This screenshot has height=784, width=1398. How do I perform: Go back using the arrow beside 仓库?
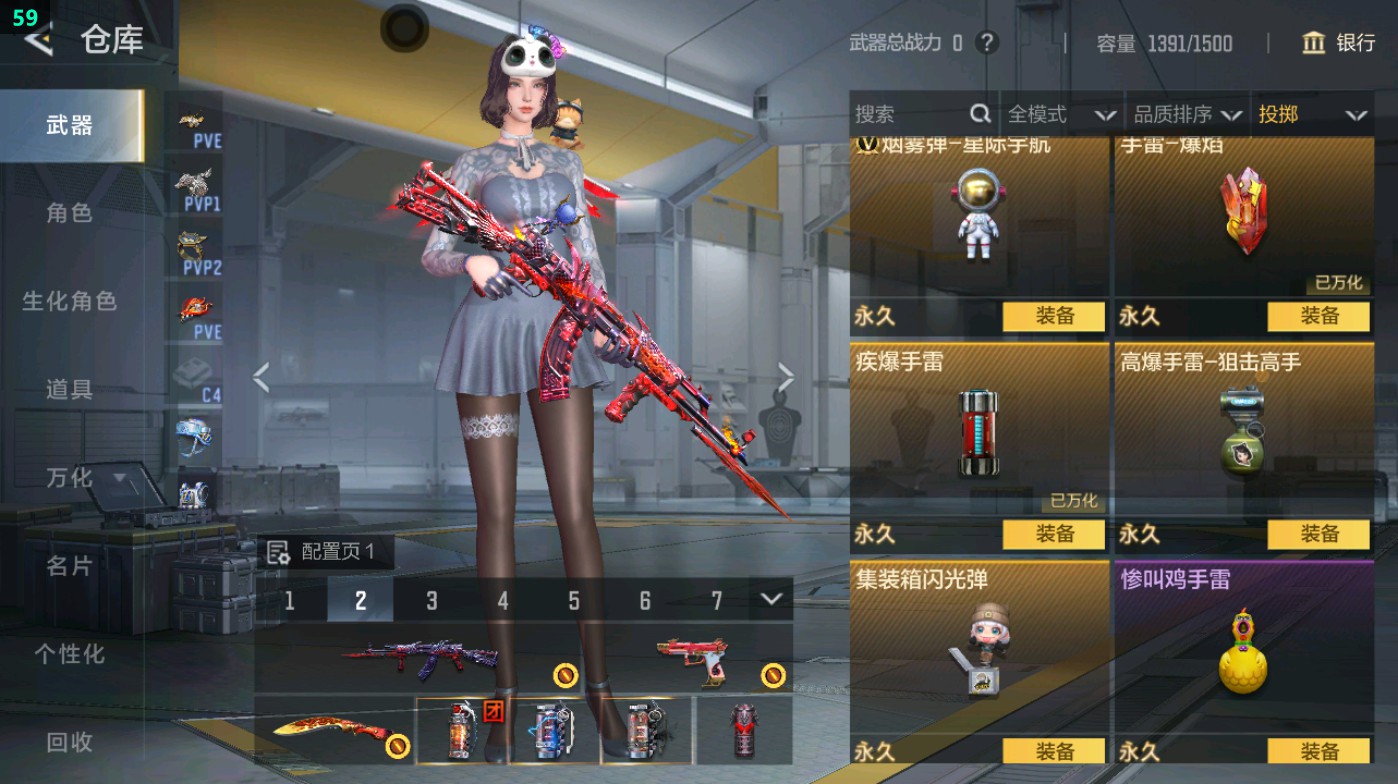(x=38, y=40)
